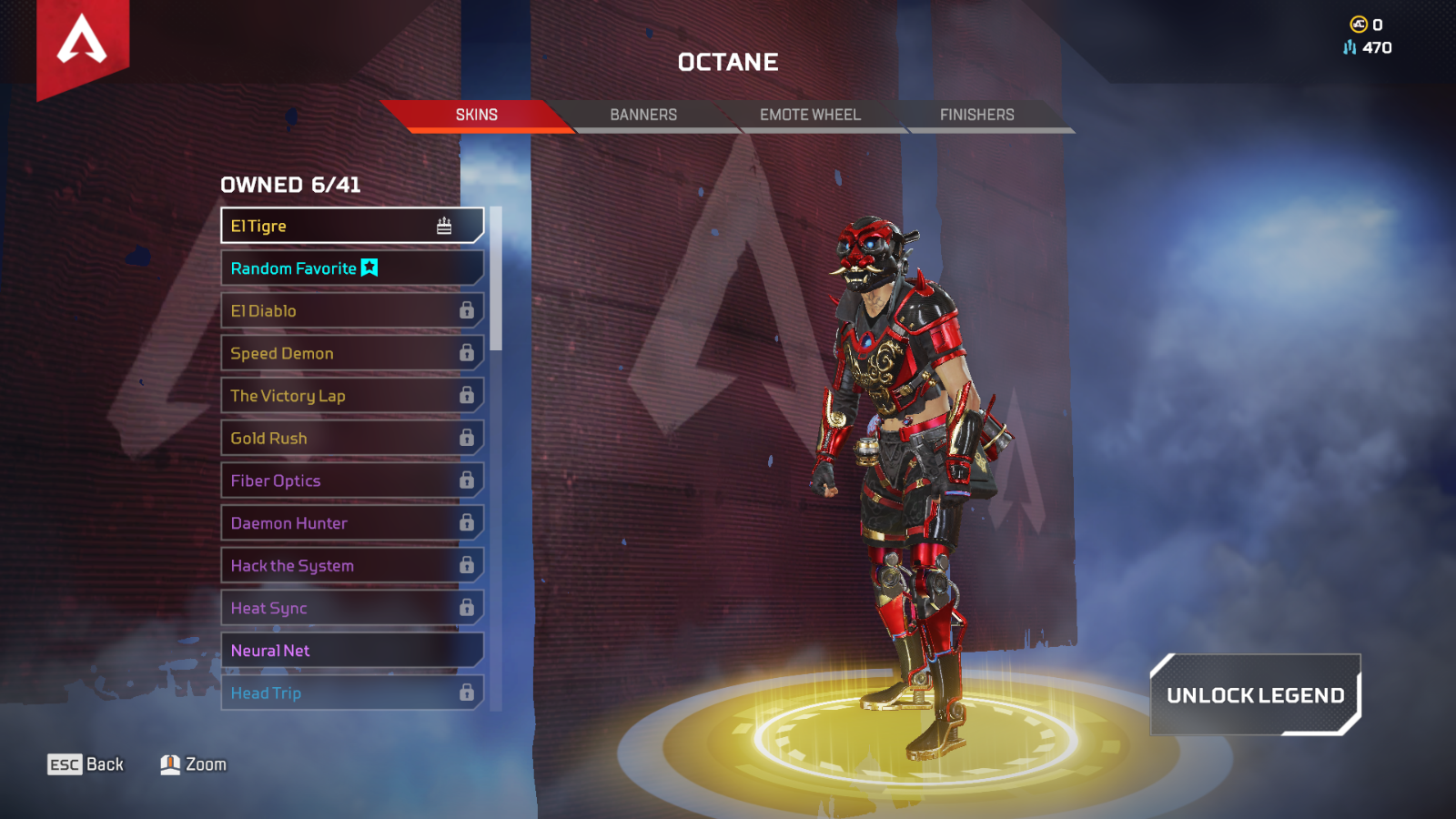
Task: Select the Head Trip skin
Action: click(x=351, y=693)
